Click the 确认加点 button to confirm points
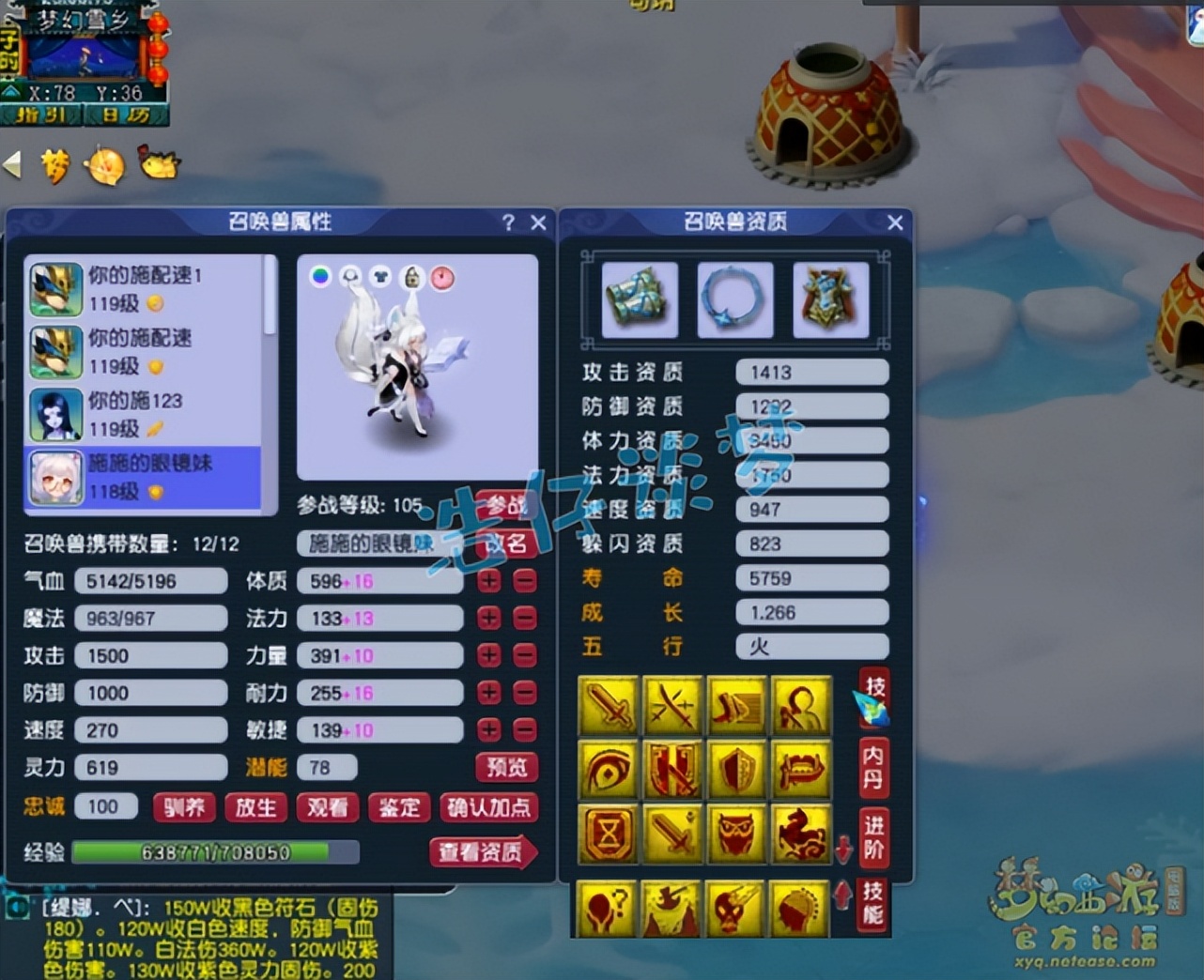Viewport: 1204px width, 980px height. [489, 807]
